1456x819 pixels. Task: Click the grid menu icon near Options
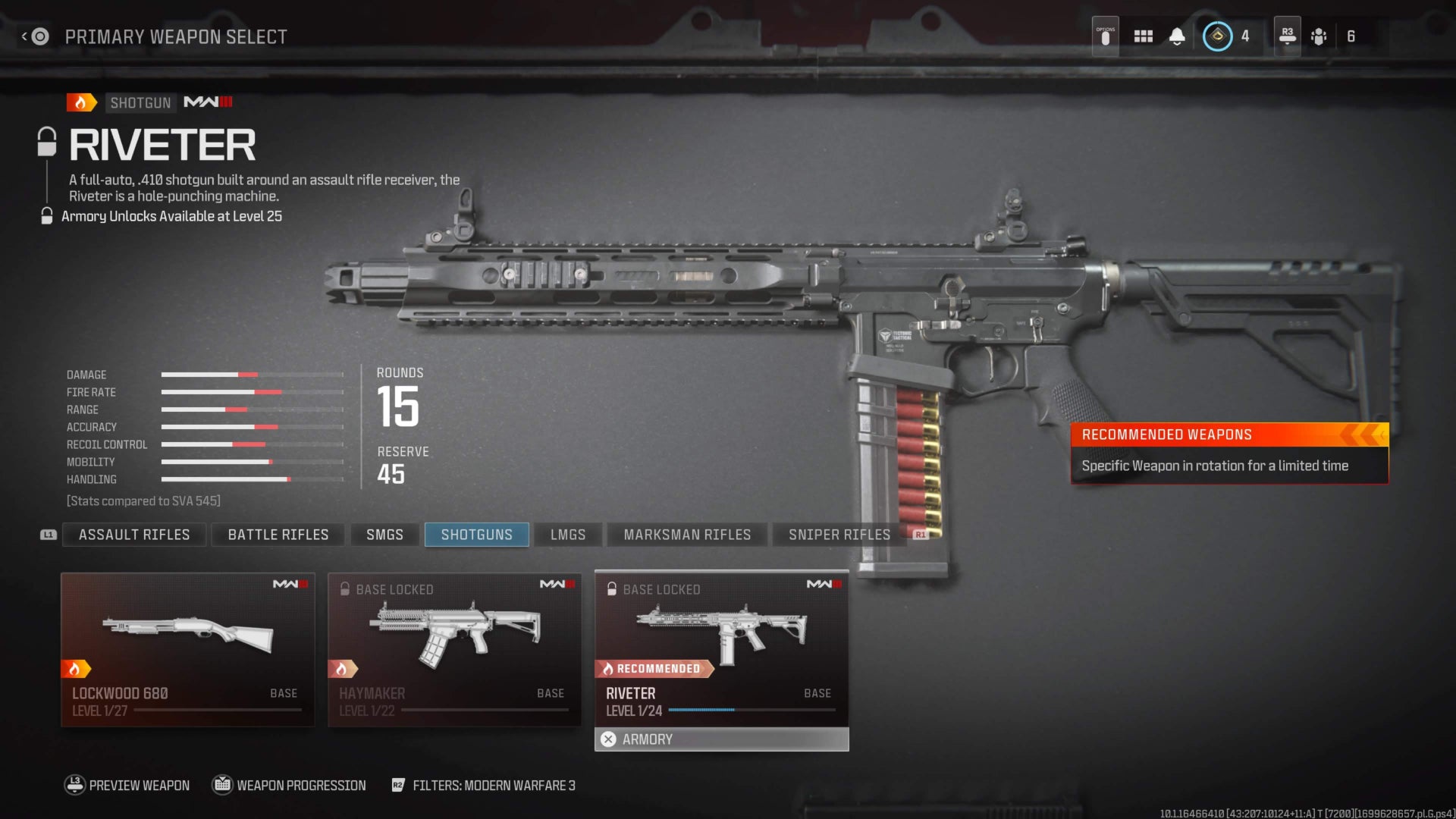tap(1143, 35)
